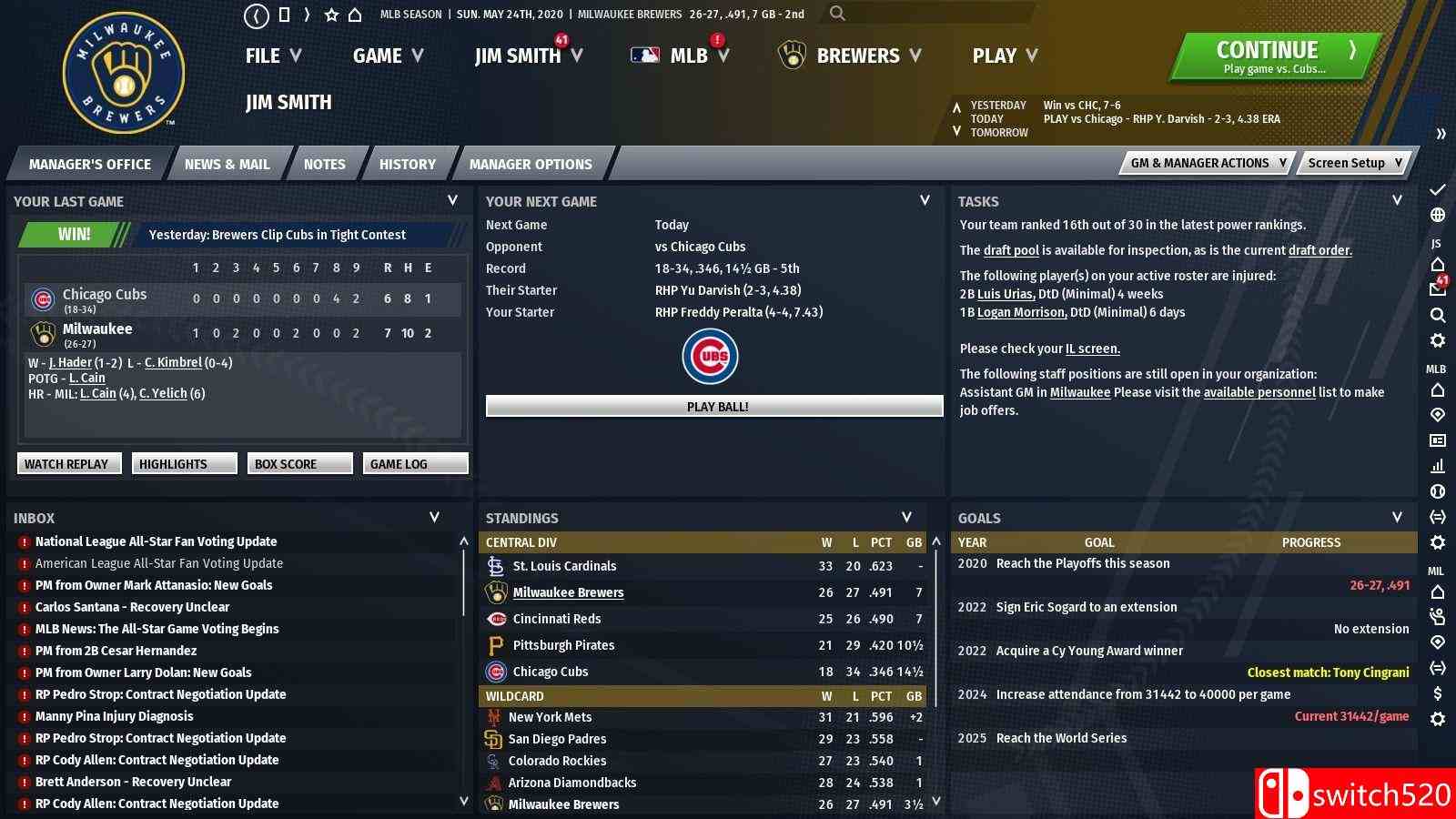Select St. Louis Cardinals in standings
The width and height of the screenshot is (1456, 819).
pos(564,566)
